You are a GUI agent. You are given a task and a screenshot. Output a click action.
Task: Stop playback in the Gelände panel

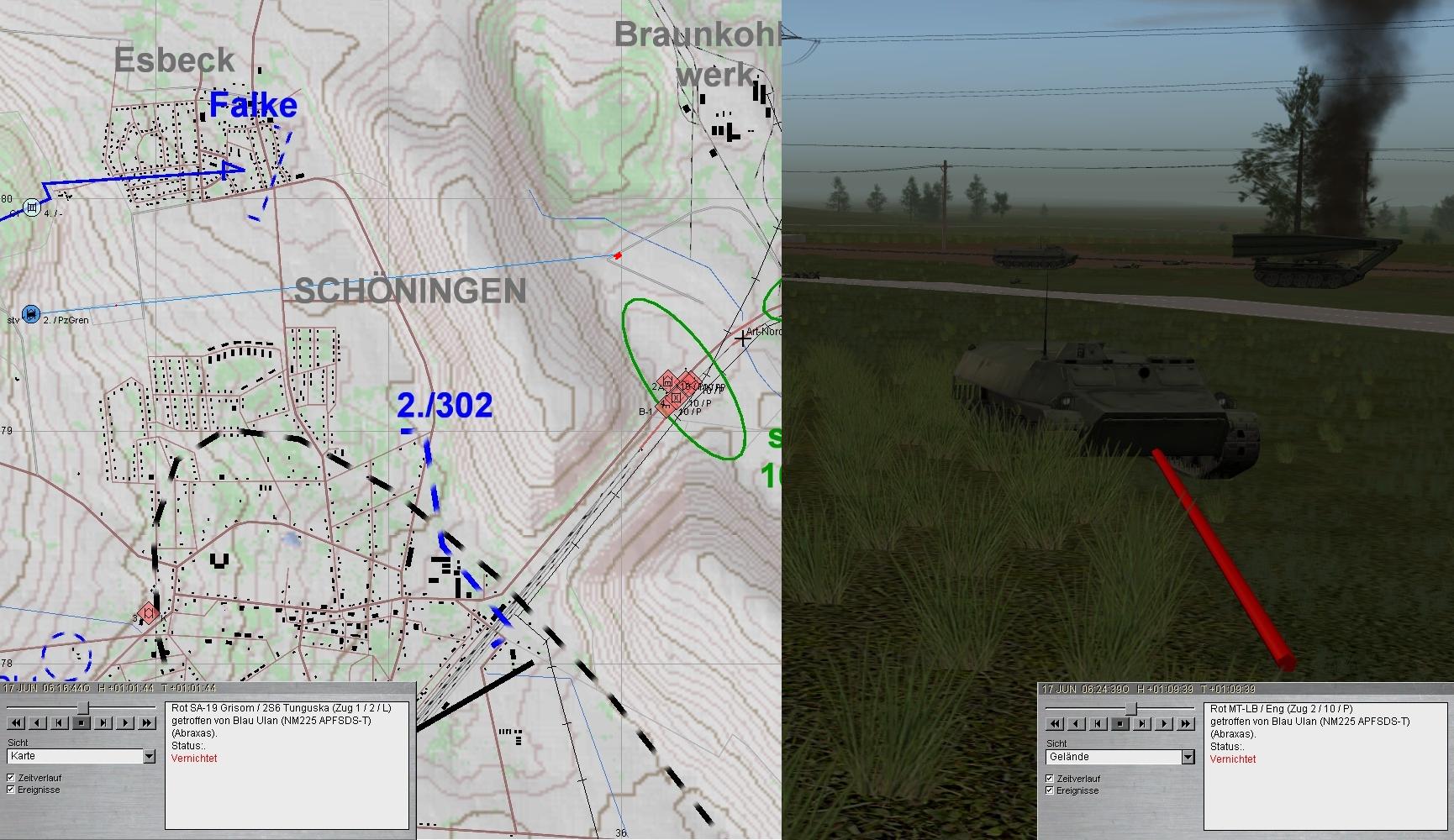pos(1120,723)
